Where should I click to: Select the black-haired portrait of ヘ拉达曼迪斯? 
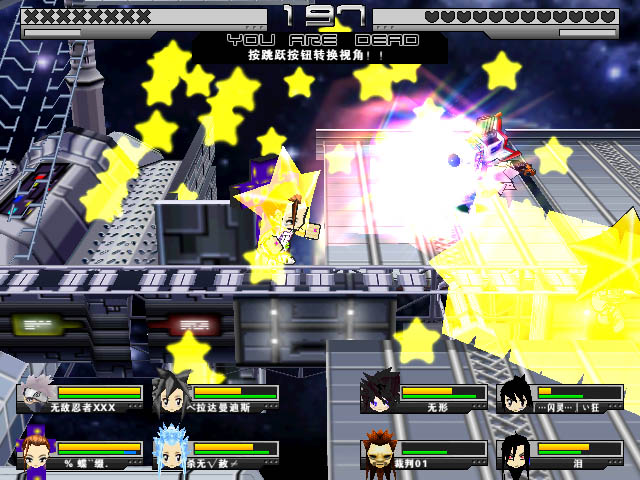coord(171,394)
